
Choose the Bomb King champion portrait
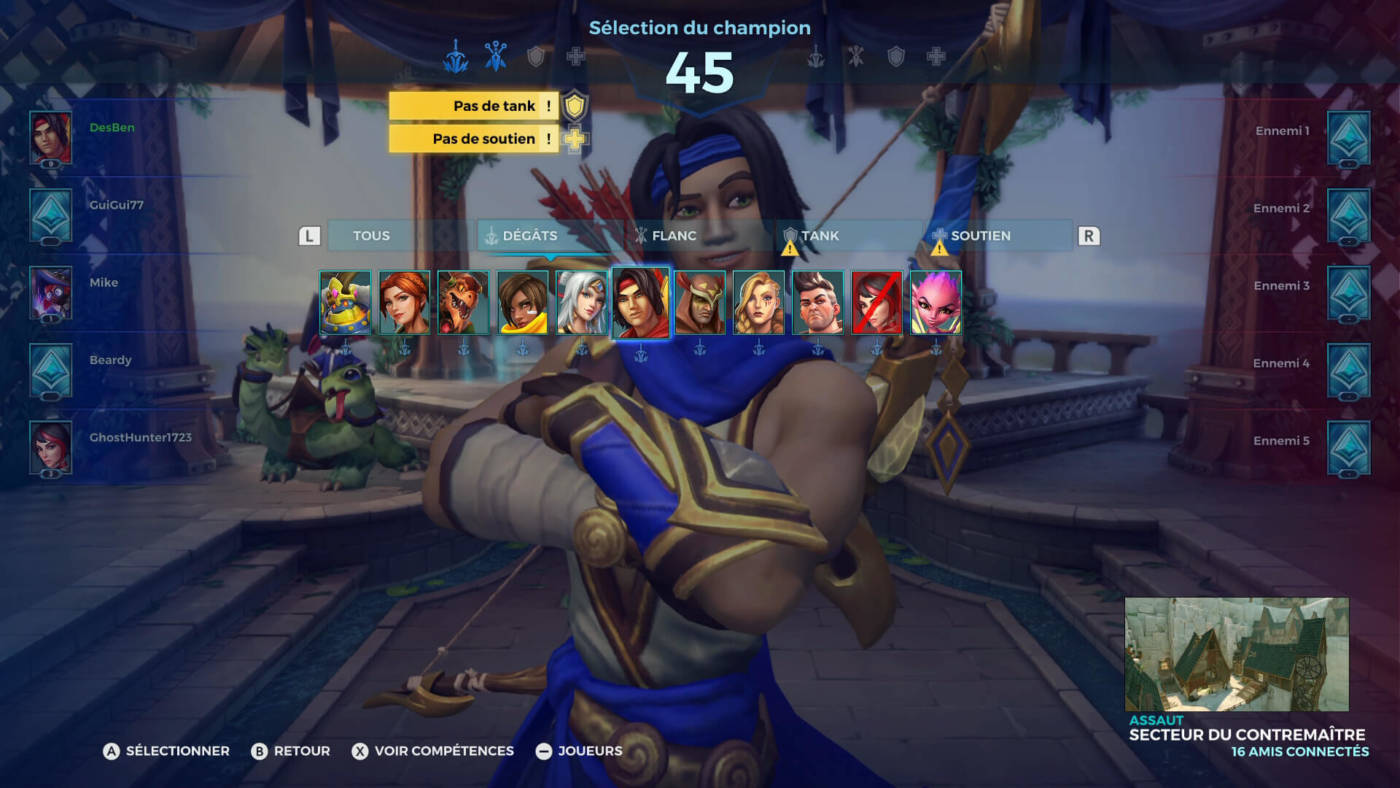[345, 302]
